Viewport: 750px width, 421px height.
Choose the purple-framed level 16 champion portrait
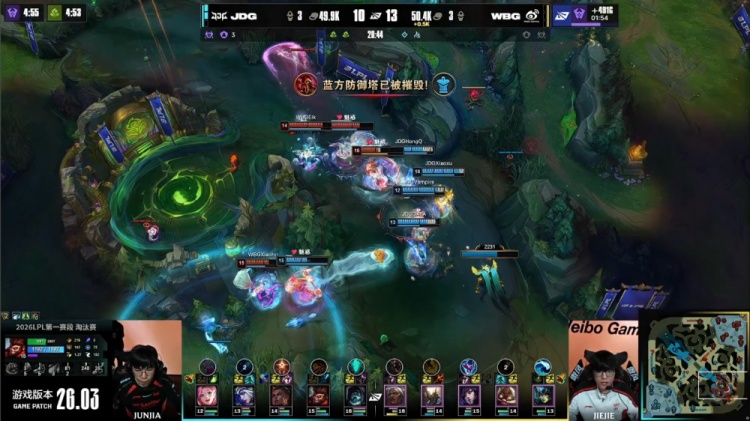pyautogui.click(x=395, y=394)
